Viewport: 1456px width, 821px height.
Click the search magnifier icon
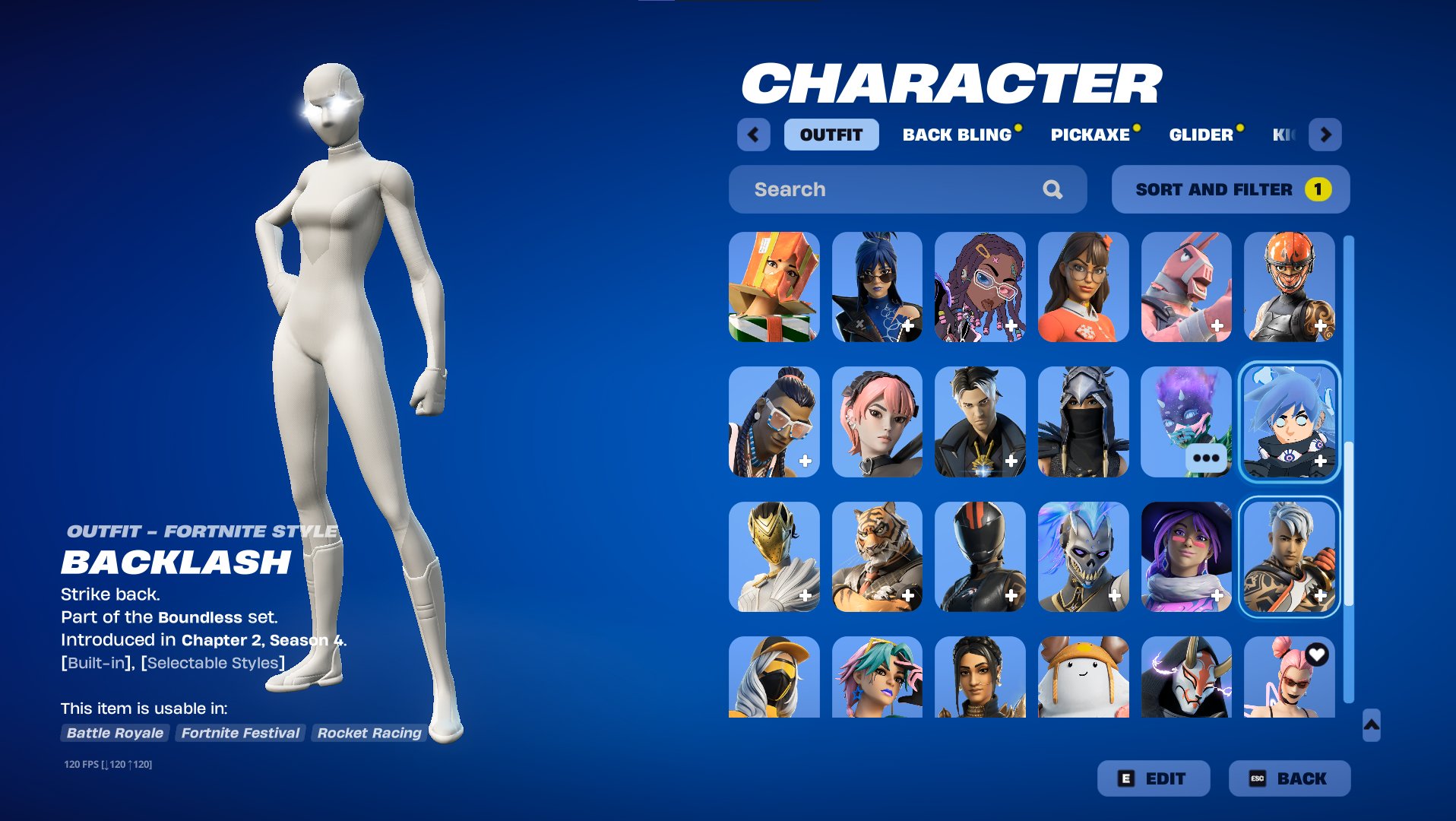pos(1054,189)
